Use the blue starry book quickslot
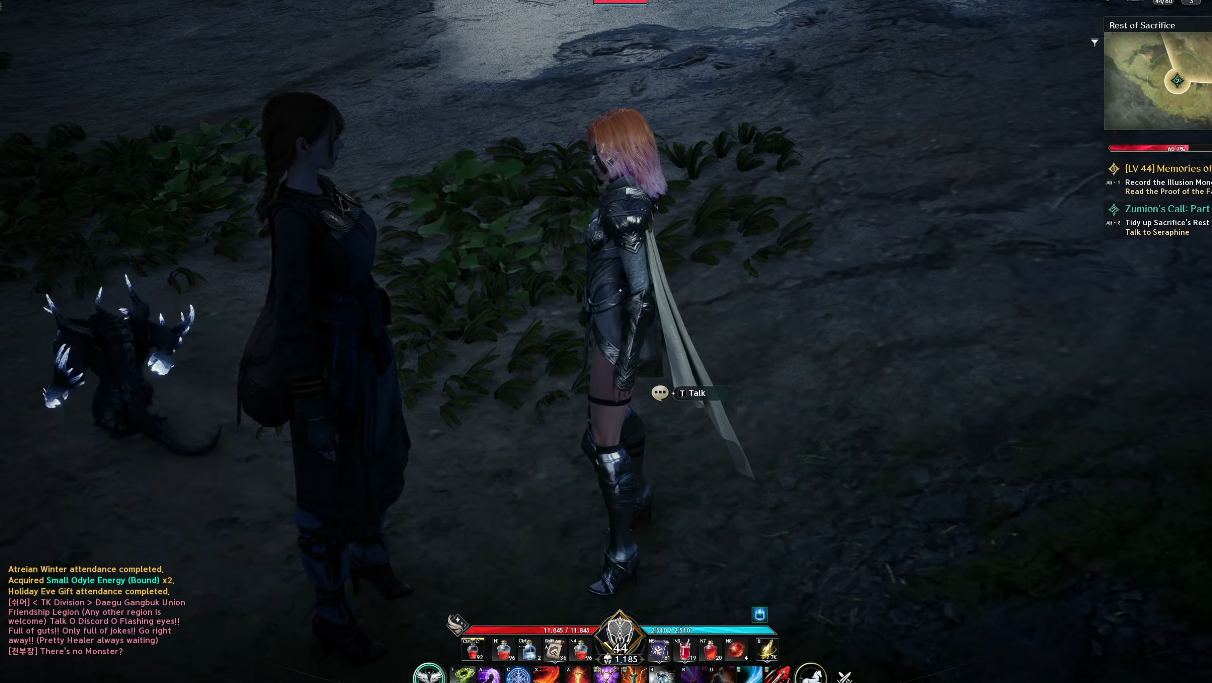This screenshot has height=683, width=1212. 658,651
